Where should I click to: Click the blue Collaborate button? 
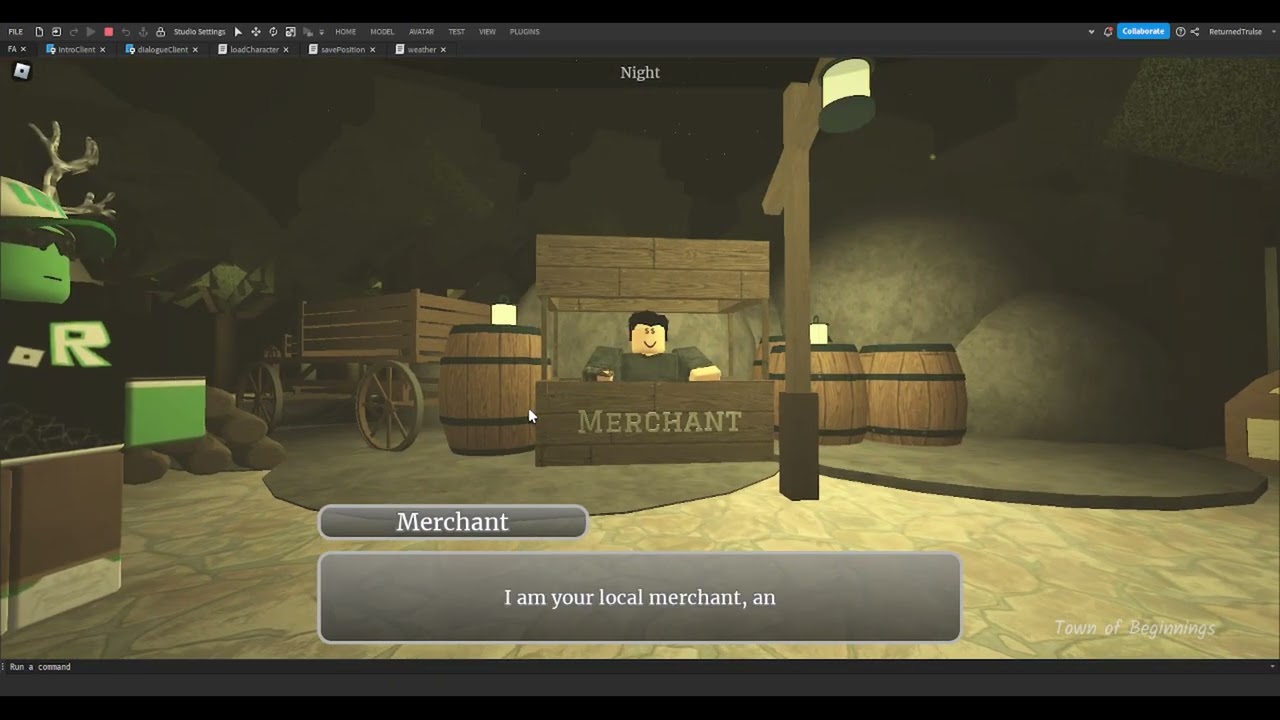pyautogui.click(x=1142, y=32)
